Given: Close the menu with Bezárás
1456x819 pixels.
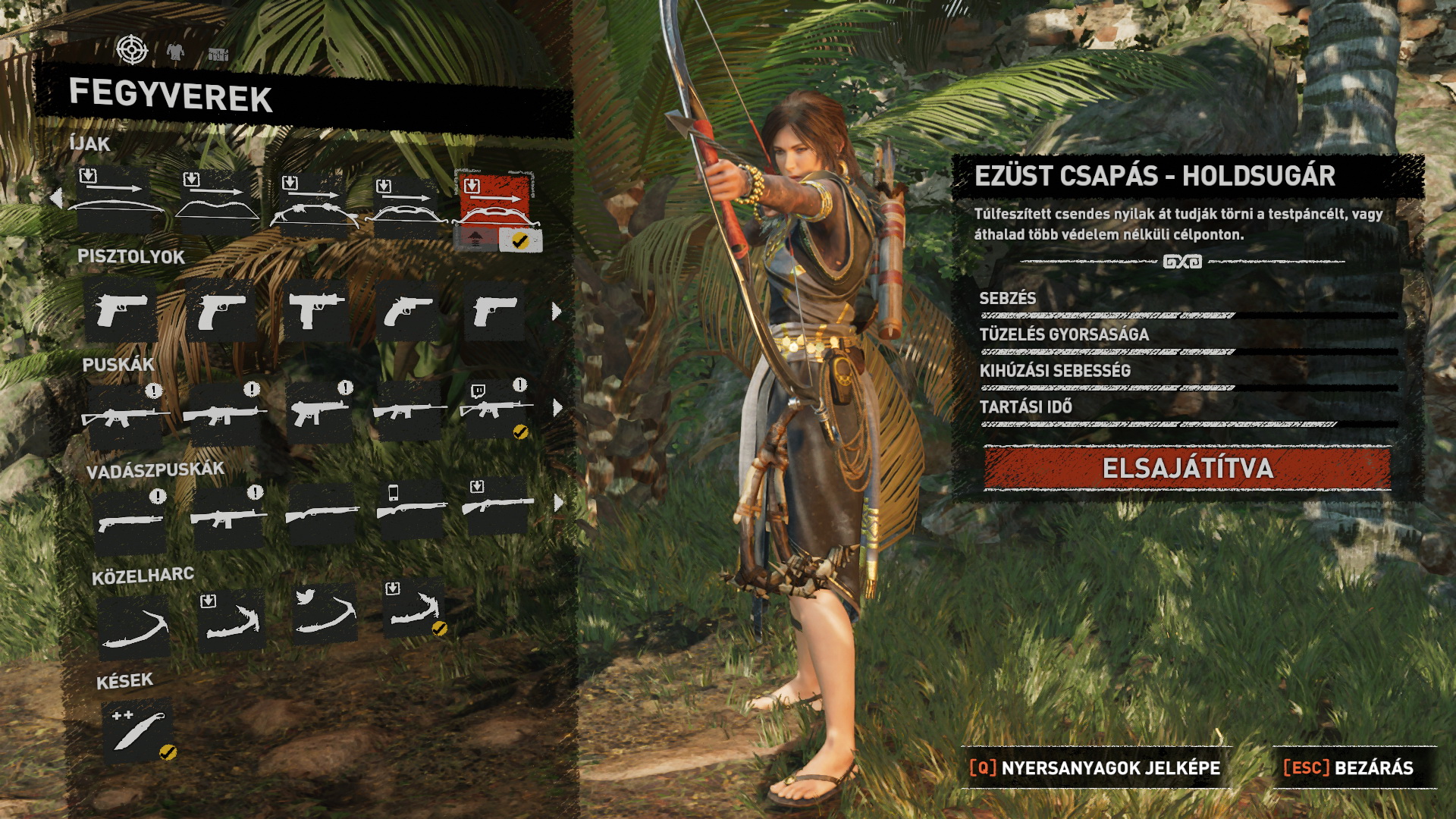Looking at the screenshot, I should click(1348, 767).
